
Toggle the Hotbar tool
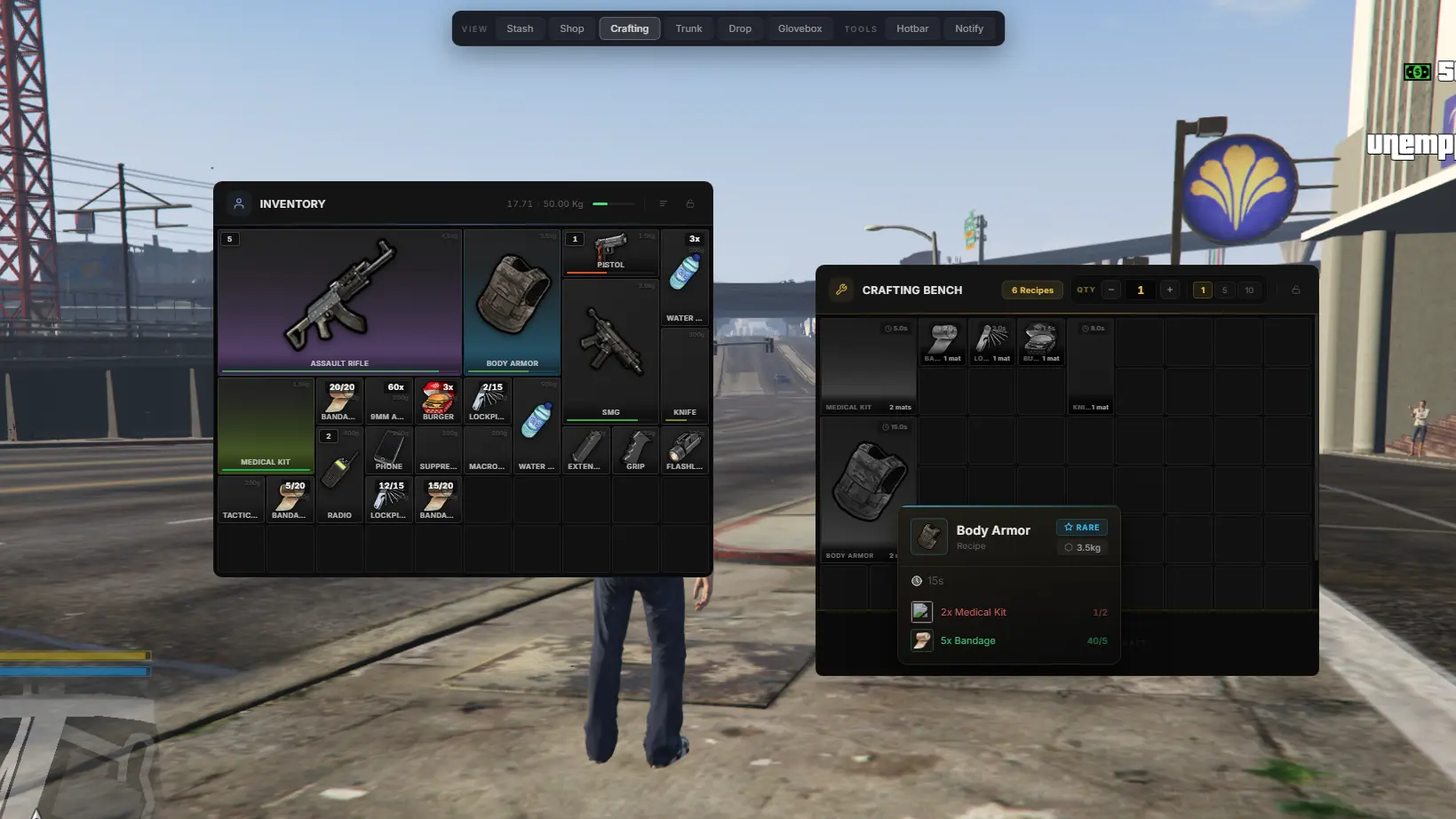pyautogui.click(x=912, y=28)
